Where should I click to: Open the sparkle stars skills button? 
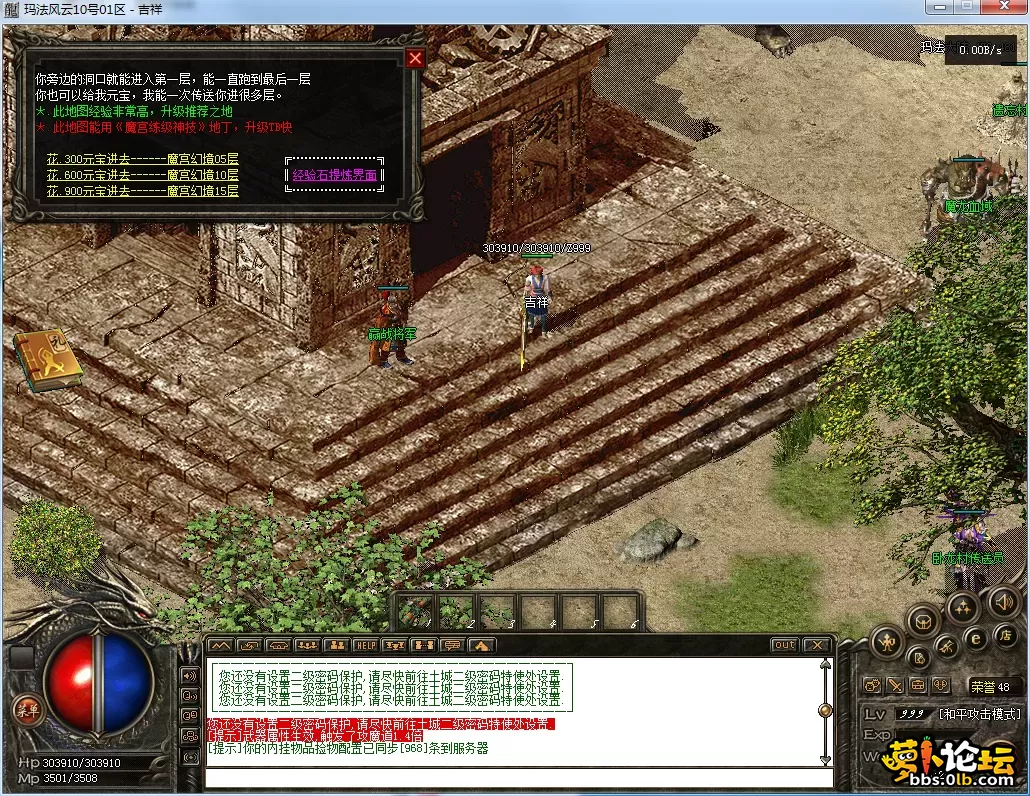(x=962, y=606)
